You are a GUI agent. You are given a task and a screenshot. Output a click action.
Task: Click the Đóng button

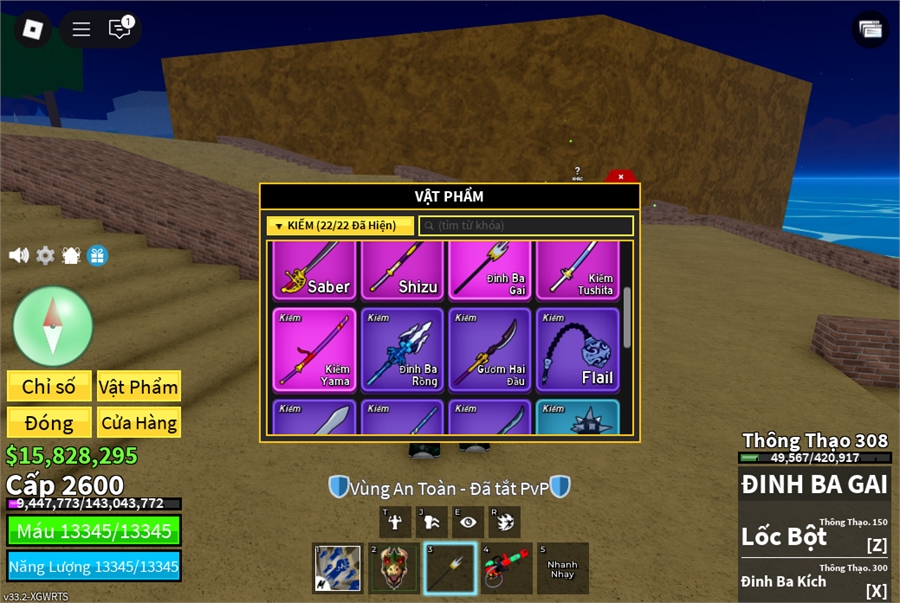[x=49, y=422]
